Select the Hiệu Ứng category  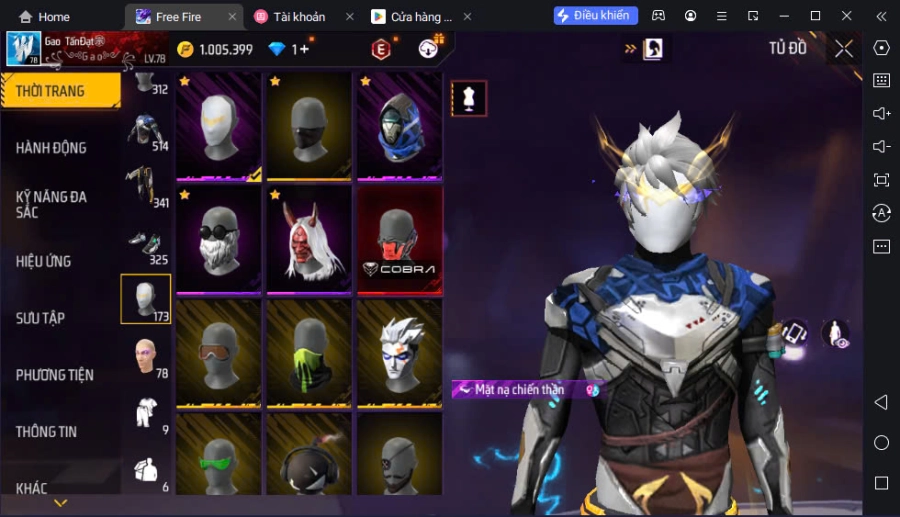point(44,261)
